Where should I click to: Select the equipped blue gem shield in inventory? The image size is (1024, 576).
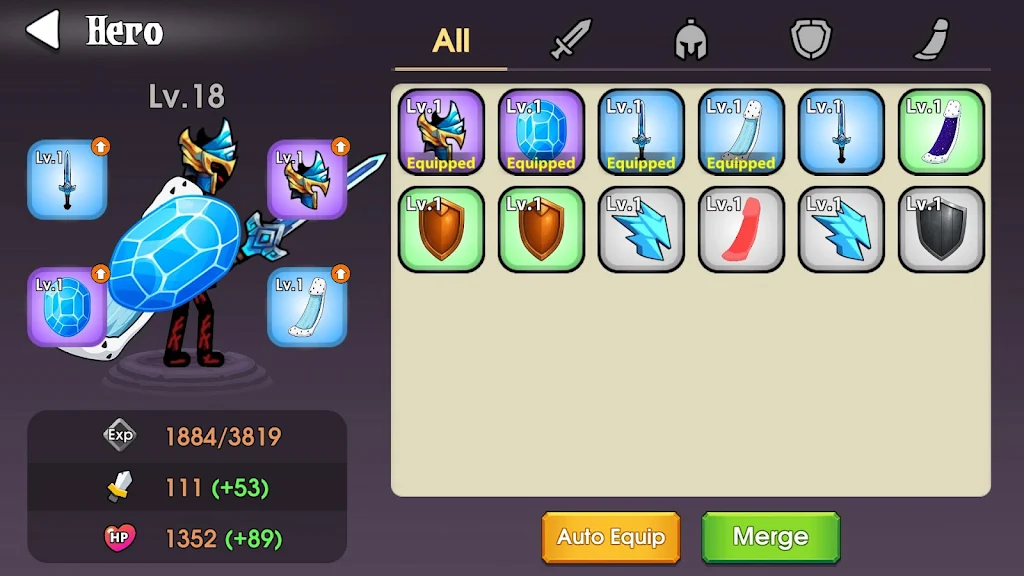541,132
